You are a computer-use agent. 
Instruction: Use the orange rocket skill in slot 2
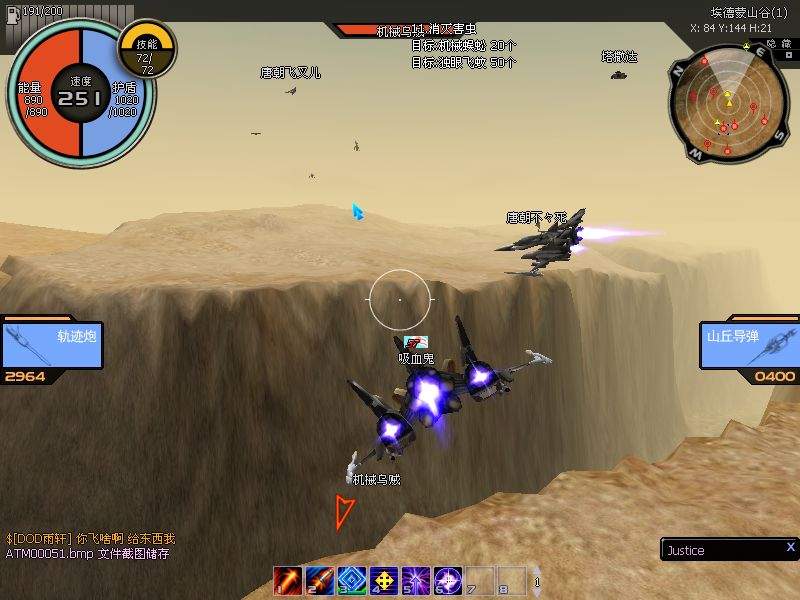coord(320,580)
